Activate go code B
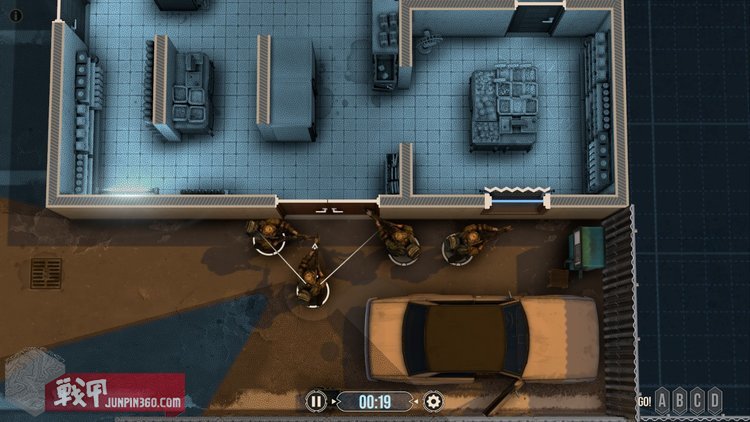This screenshot has width=750, height=422. (x=681, y=401)
